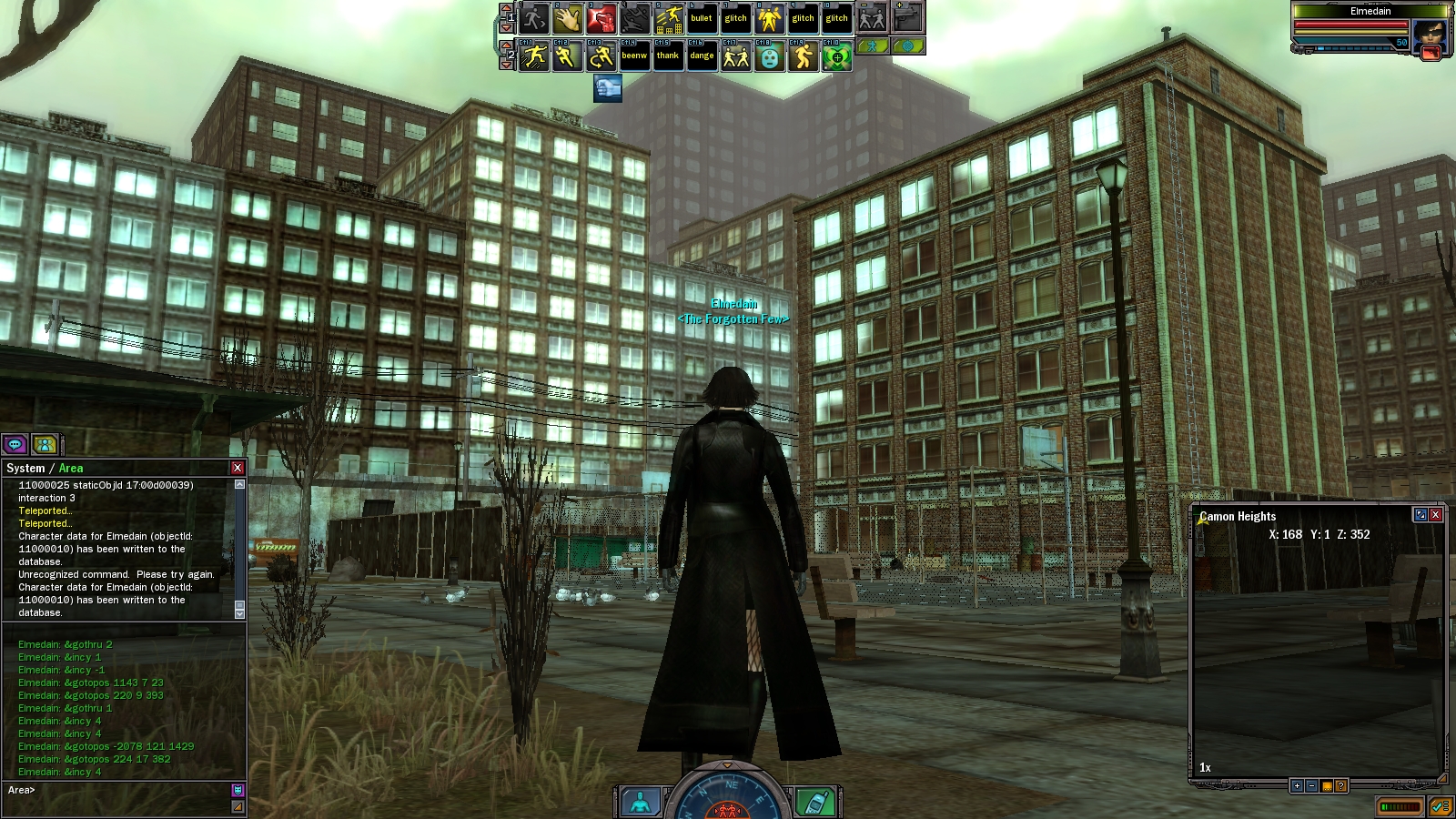Zoom out the map with the minus button
Image resolution: width=1456 pixels, height=819 pixels.
1311,785
